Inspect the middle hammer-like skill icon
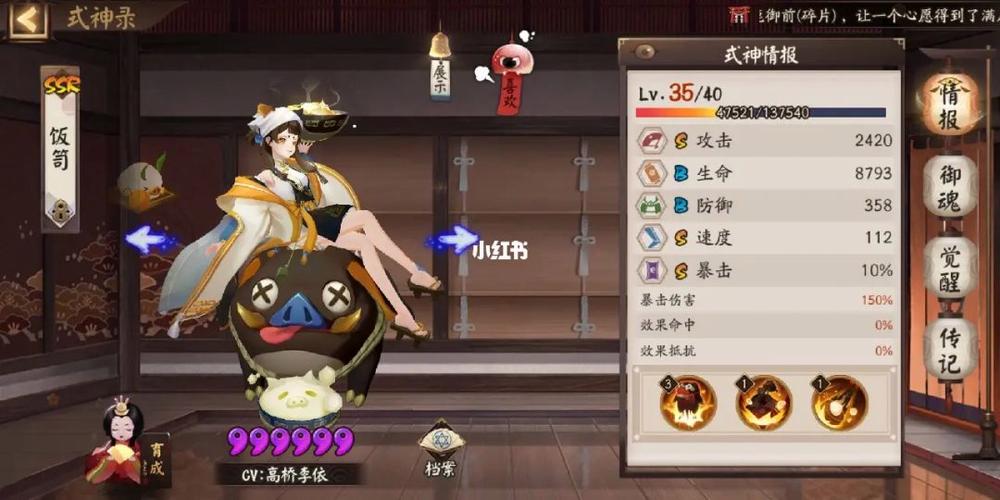The image size is (1000, 500). (x=763, y=403)
